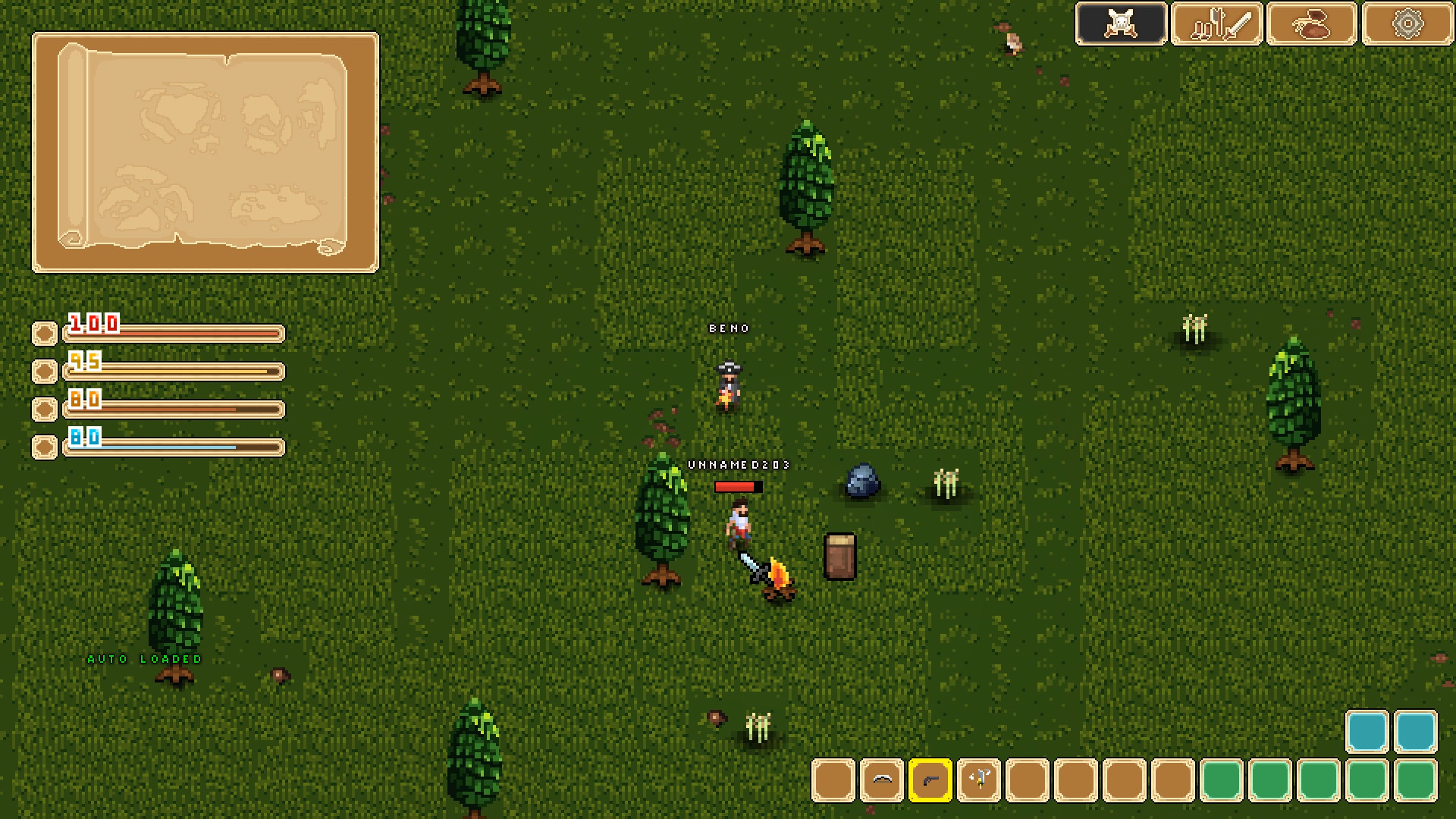Open the settings gear menu
Viewport: 1456px width, 819px height.
tap(1407, 24)
